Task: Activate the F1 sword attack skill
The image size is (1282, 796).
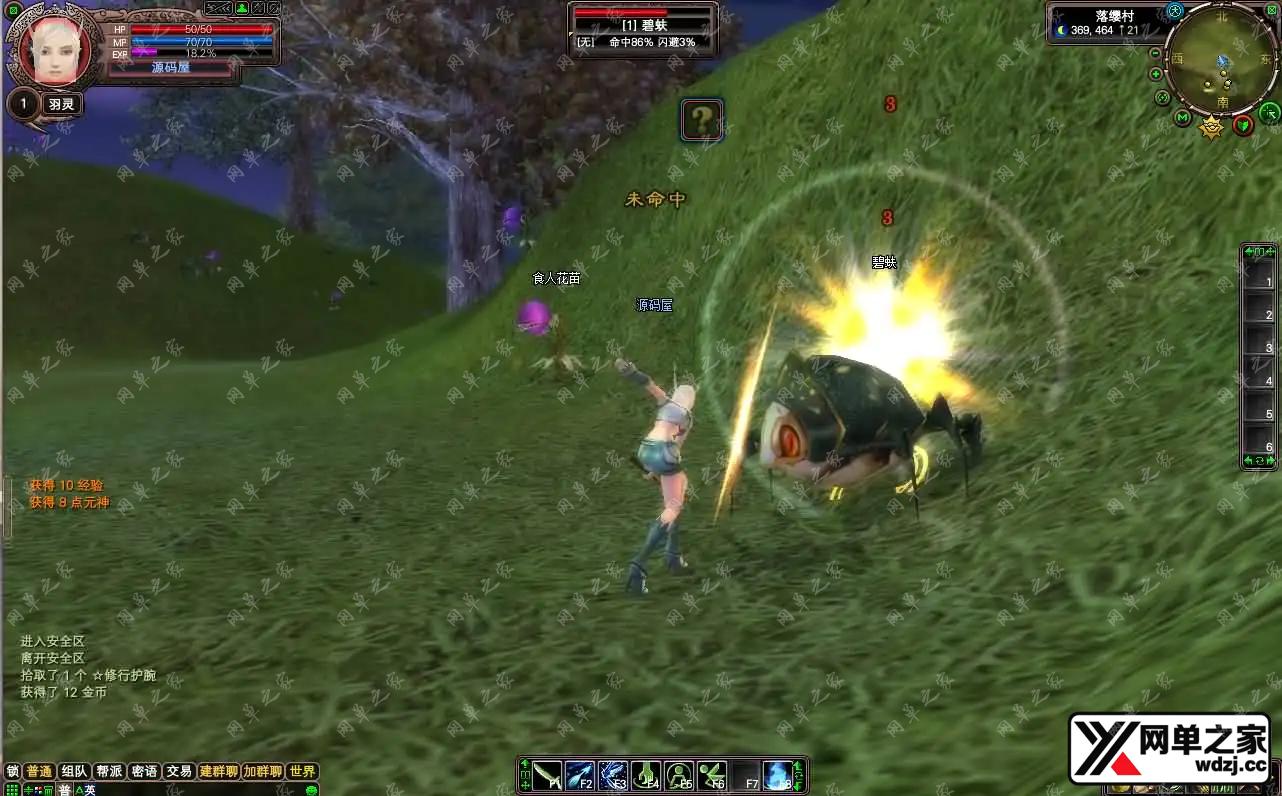Action: tap(547, 776)
